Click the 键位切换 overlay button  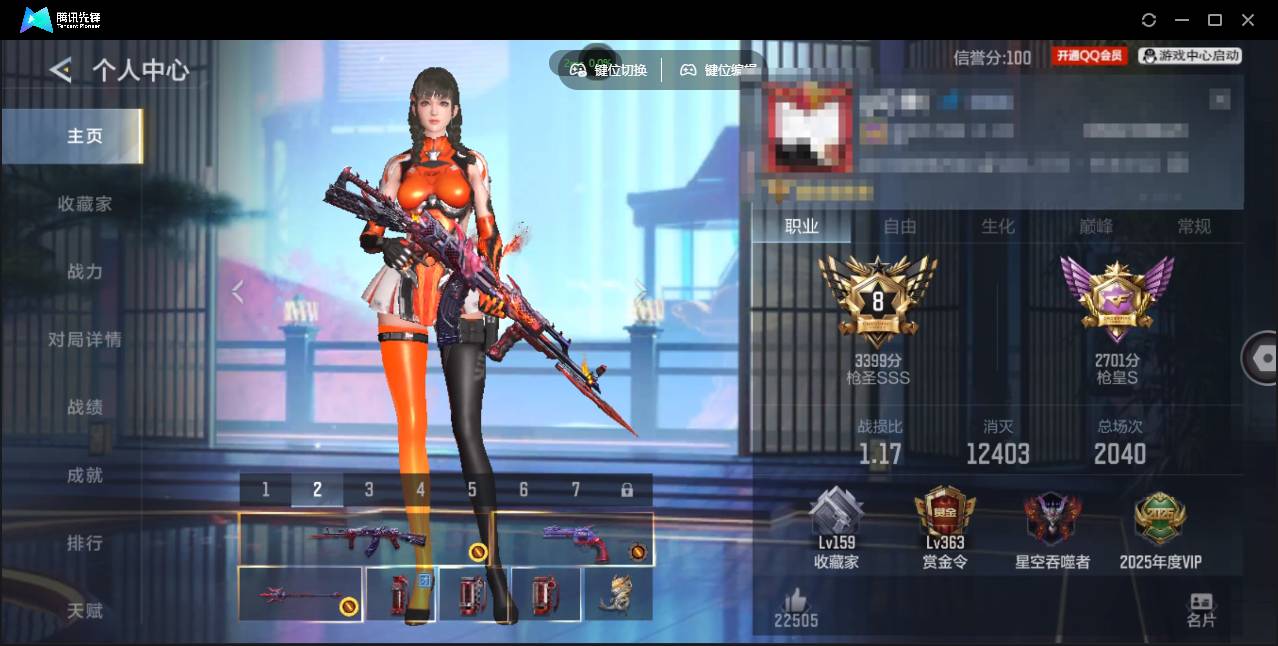[x=609, y=70]
